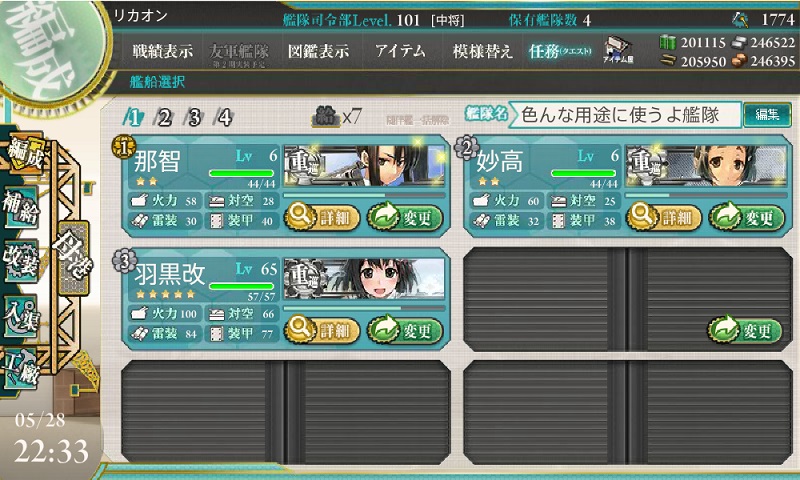Select fleet tab number 2

pyautogui.click(x=164, y=117)
